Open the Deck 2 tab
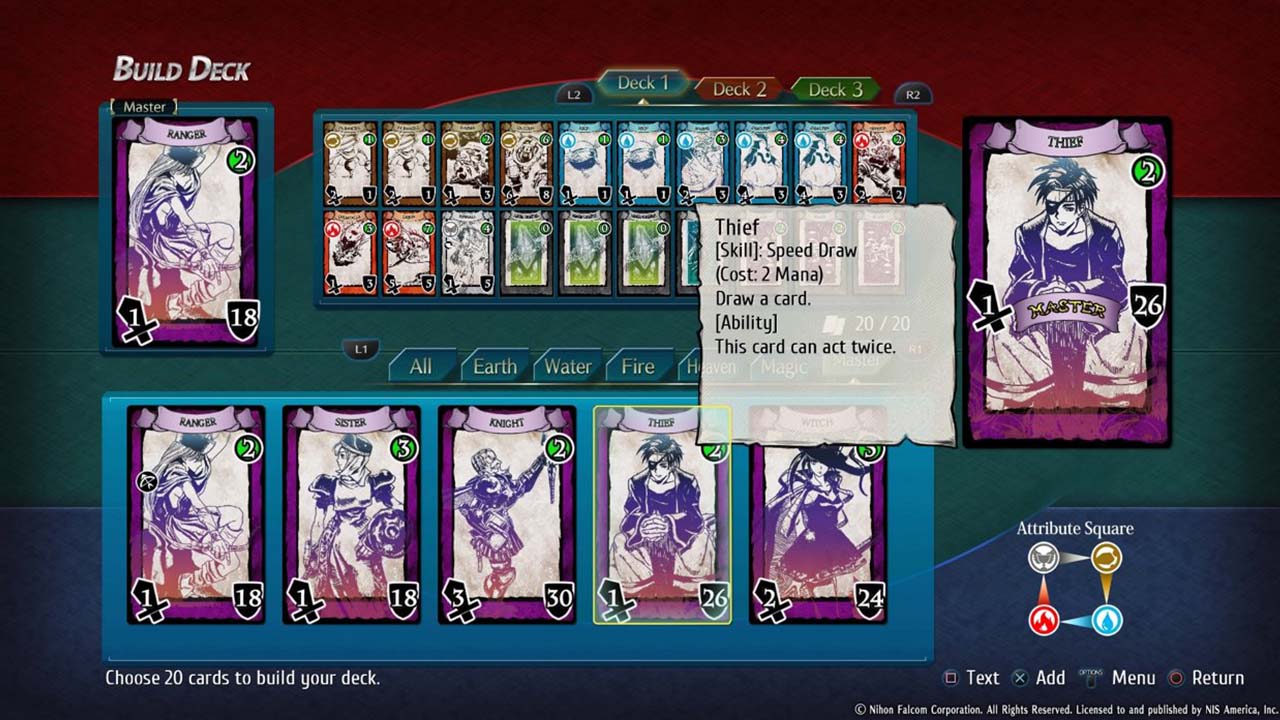1280x720 pixels. [x=738, y=90]
